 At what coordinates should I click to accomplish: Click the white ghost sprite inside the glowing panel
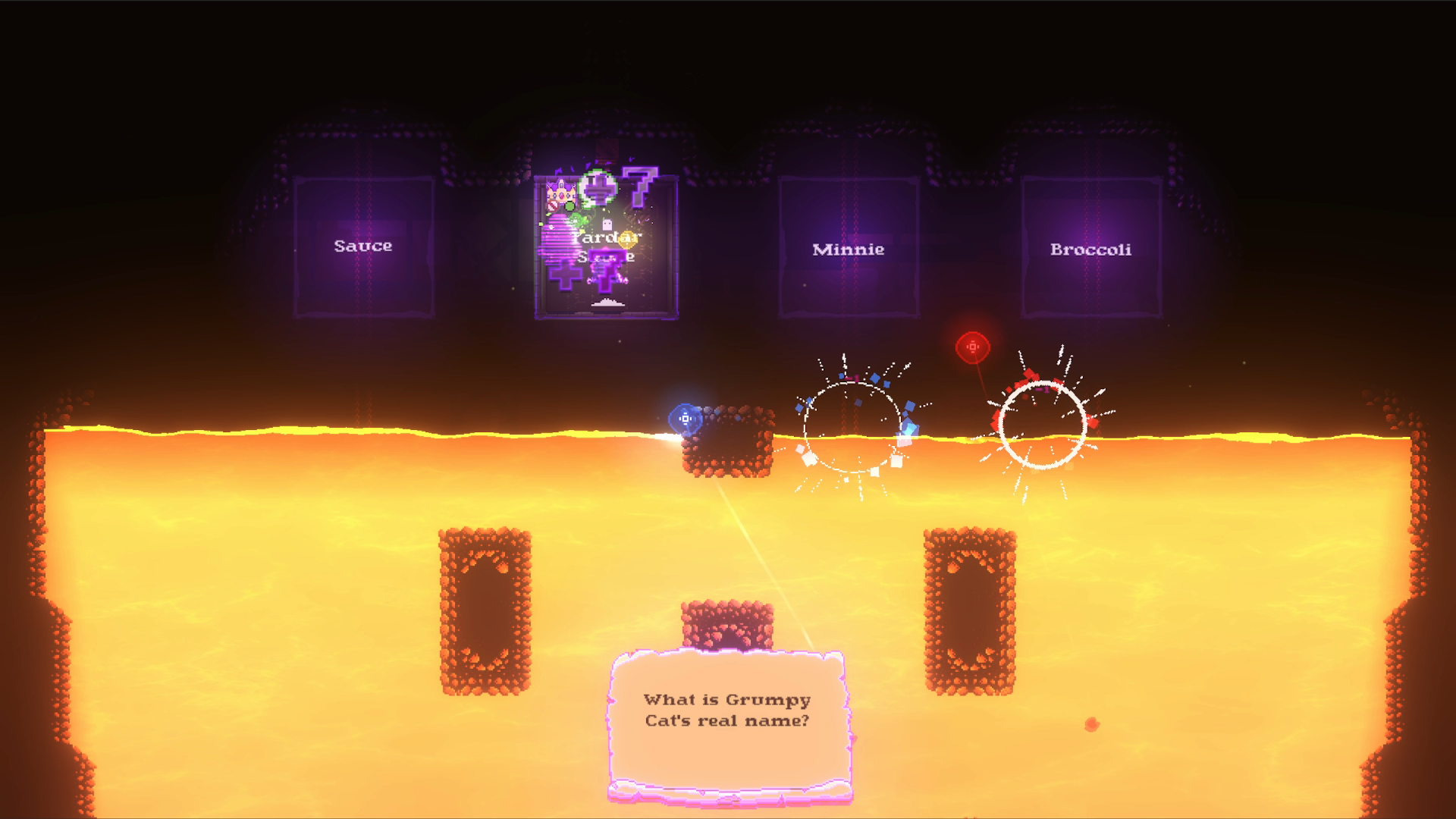pos(607,224)
